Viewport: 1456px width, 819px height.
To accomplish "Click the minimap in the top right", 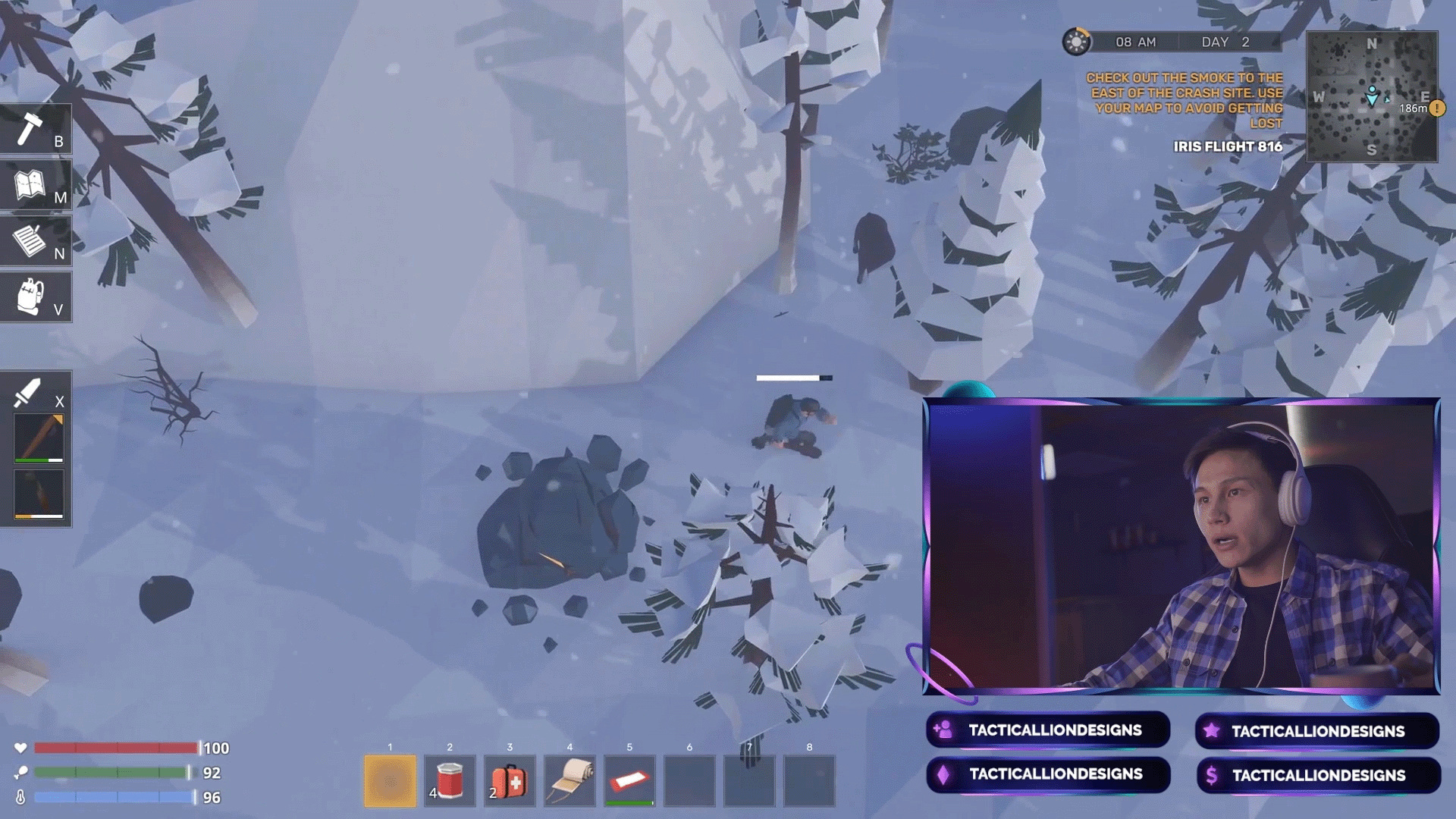I will point(1374,95).
